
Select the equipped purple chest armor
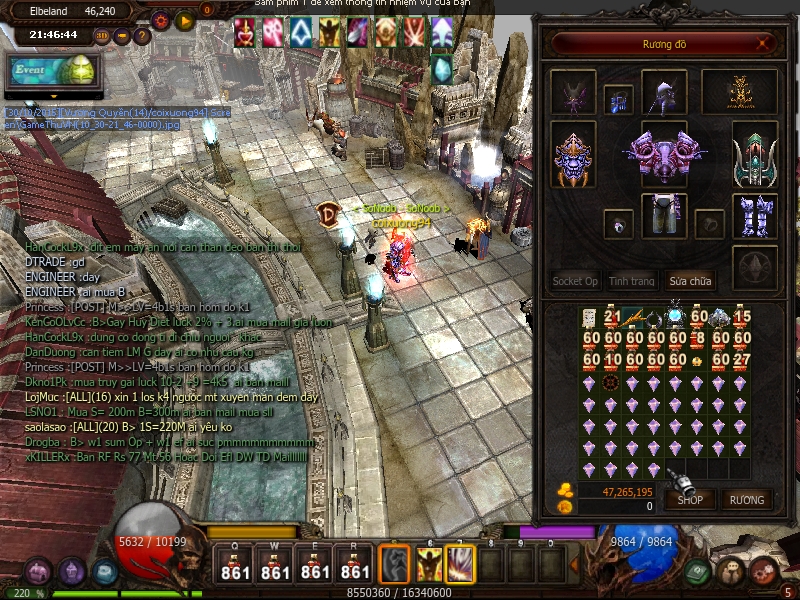pos(660,156)
